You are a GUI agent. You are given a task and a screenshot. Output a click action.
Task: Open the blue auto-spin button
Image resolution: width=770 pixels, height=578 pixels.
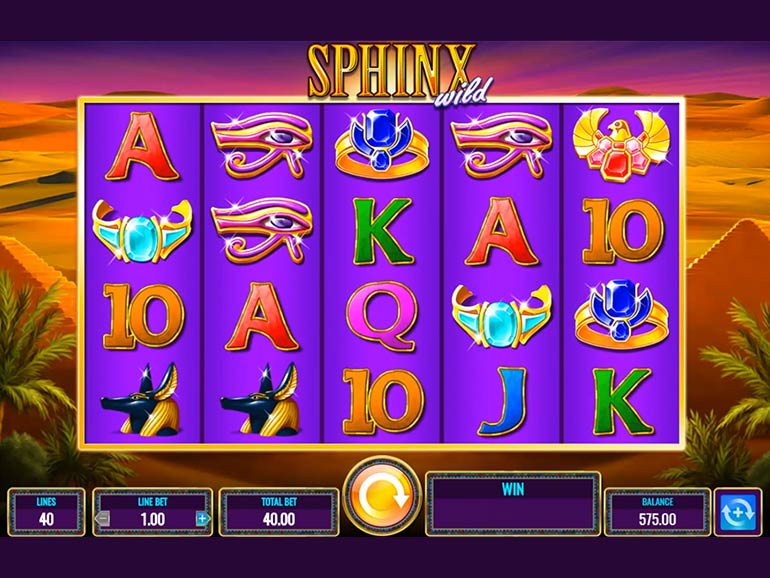(740, 511)
